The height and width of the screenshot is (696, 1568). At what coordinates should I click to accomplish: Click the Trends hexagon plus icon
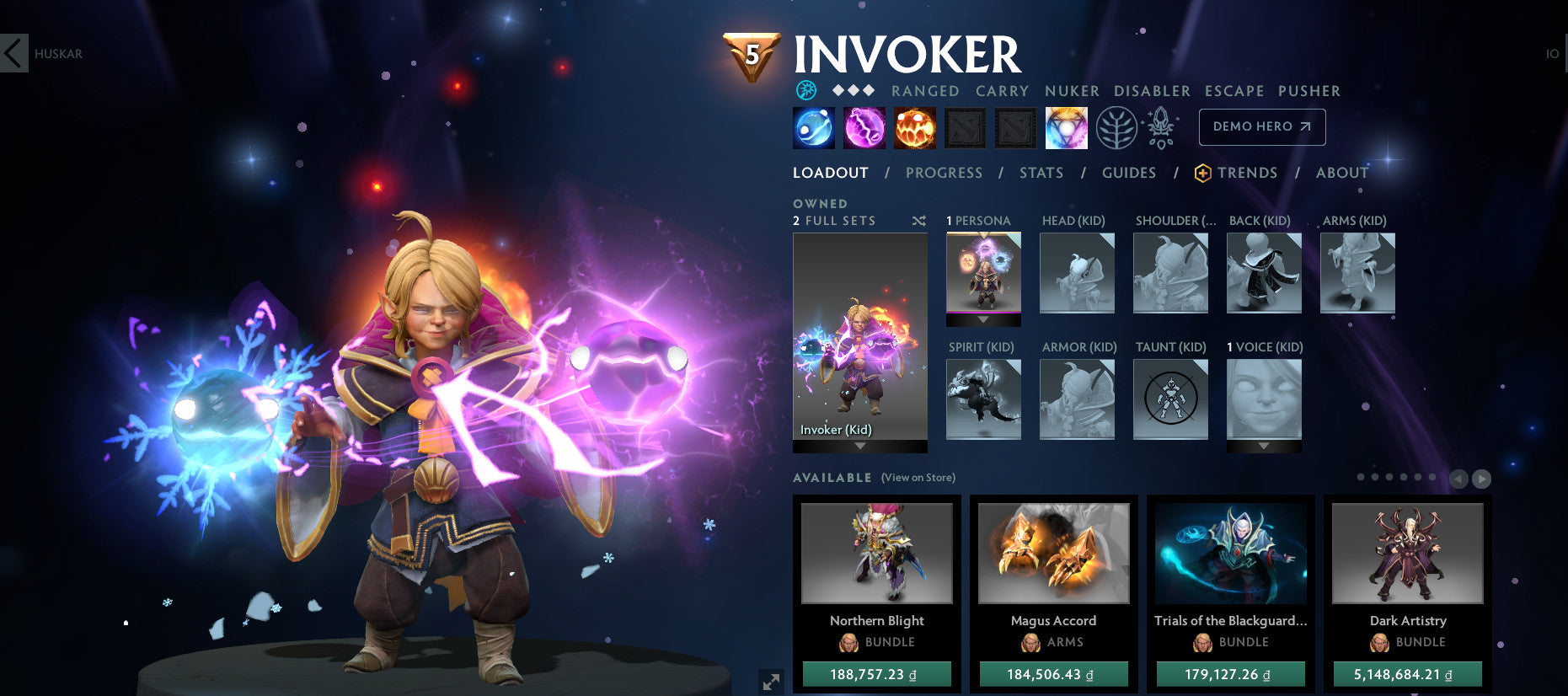(1203, 172)
